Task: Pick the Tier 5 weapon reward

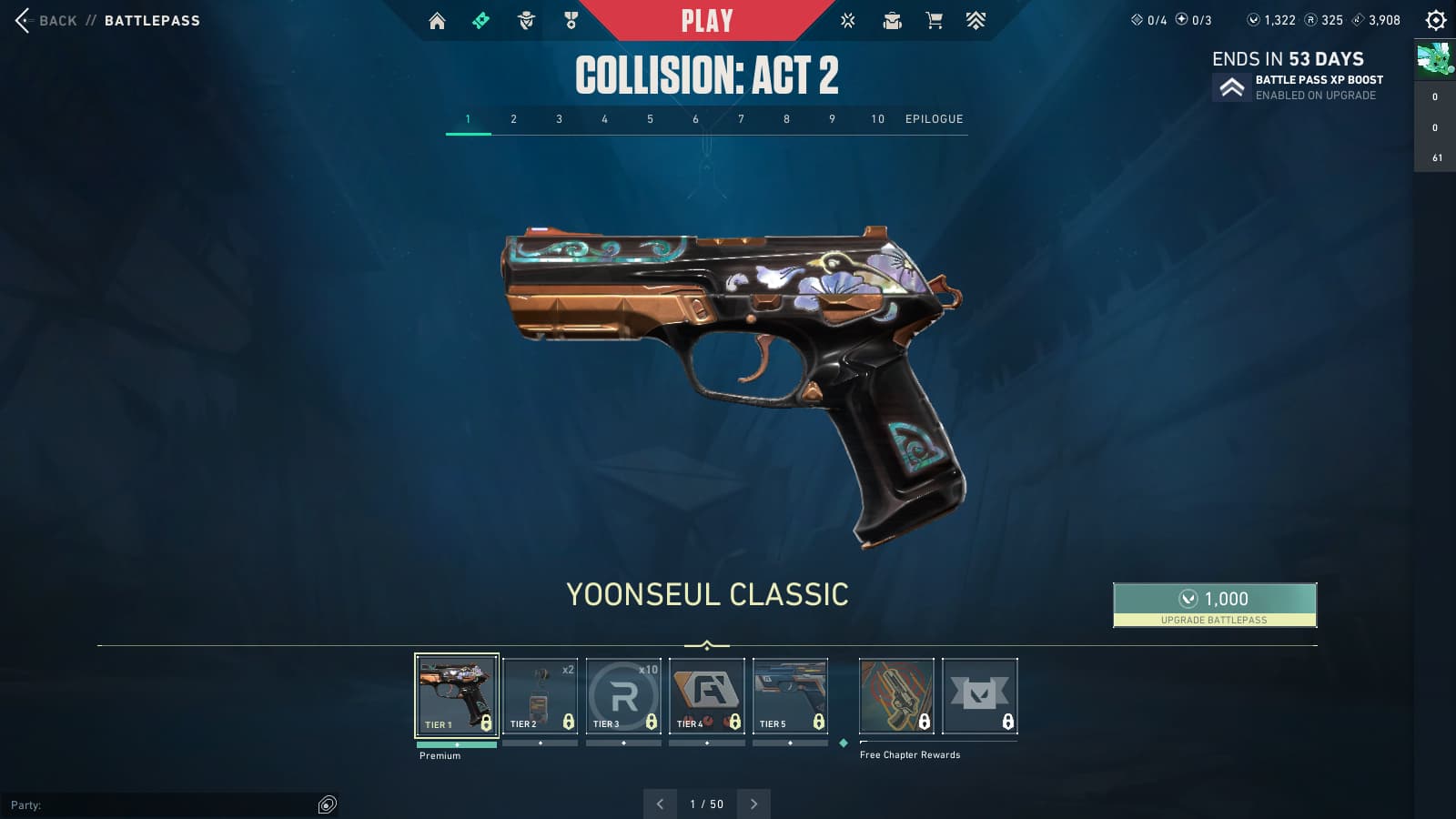Action: [x=790, y=695]
